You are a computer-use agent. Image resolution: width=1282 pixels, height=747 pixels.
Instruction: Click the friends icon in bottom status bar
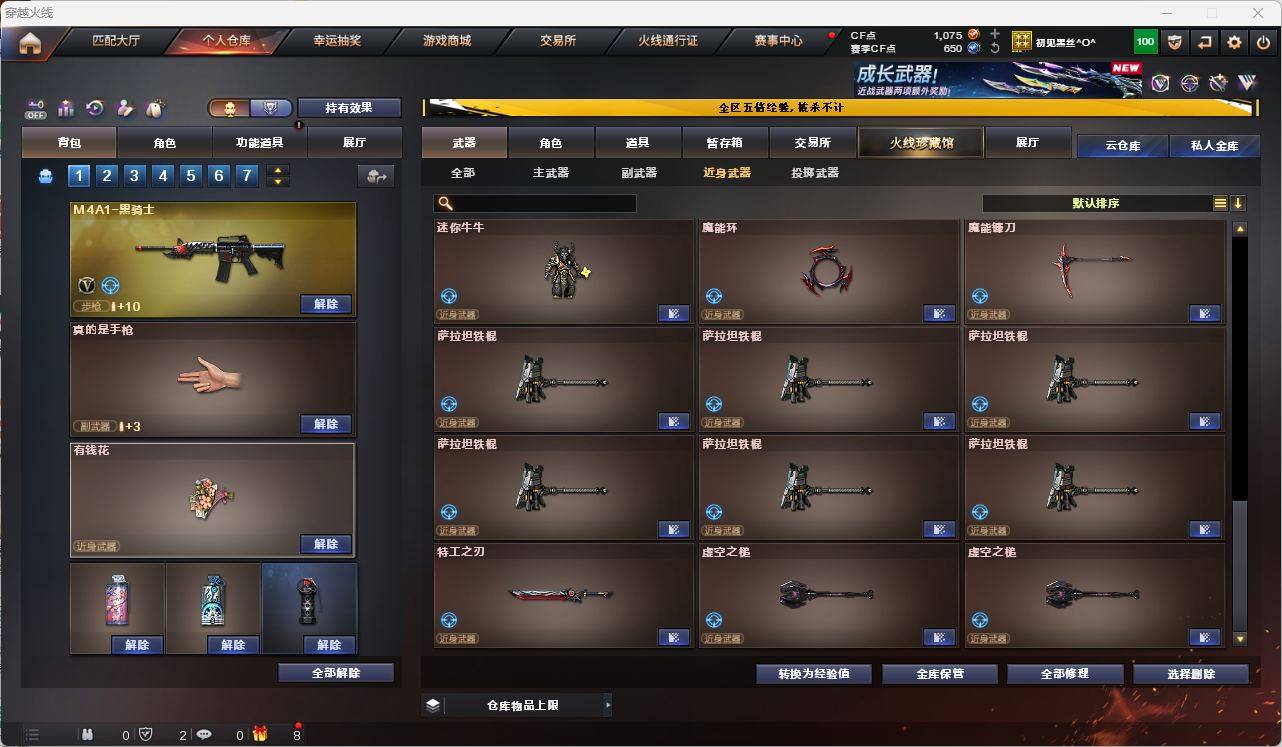[x=88, y=733]
